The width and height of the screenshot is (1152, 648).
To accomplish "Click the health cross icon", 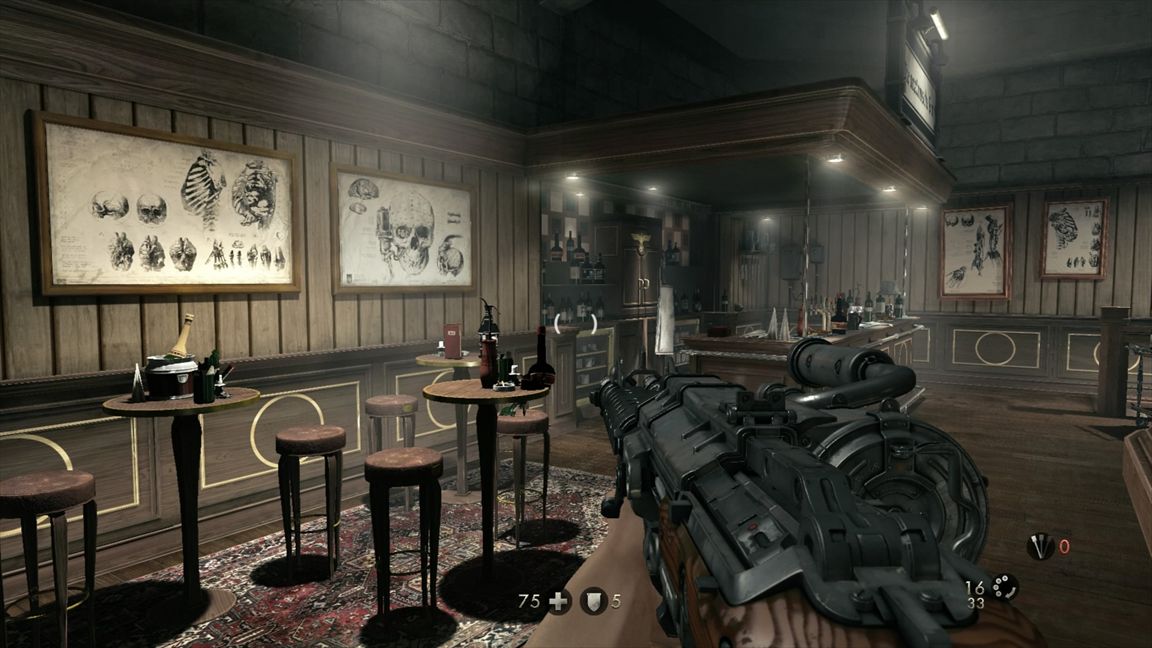I will click(559, 601).
